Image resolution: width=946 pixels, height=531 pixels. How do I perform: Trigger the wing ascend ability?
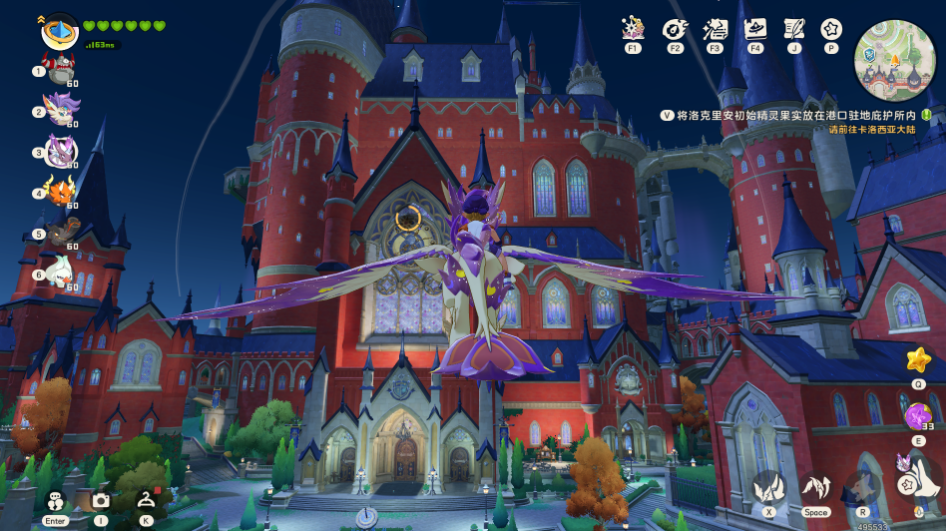816,488
